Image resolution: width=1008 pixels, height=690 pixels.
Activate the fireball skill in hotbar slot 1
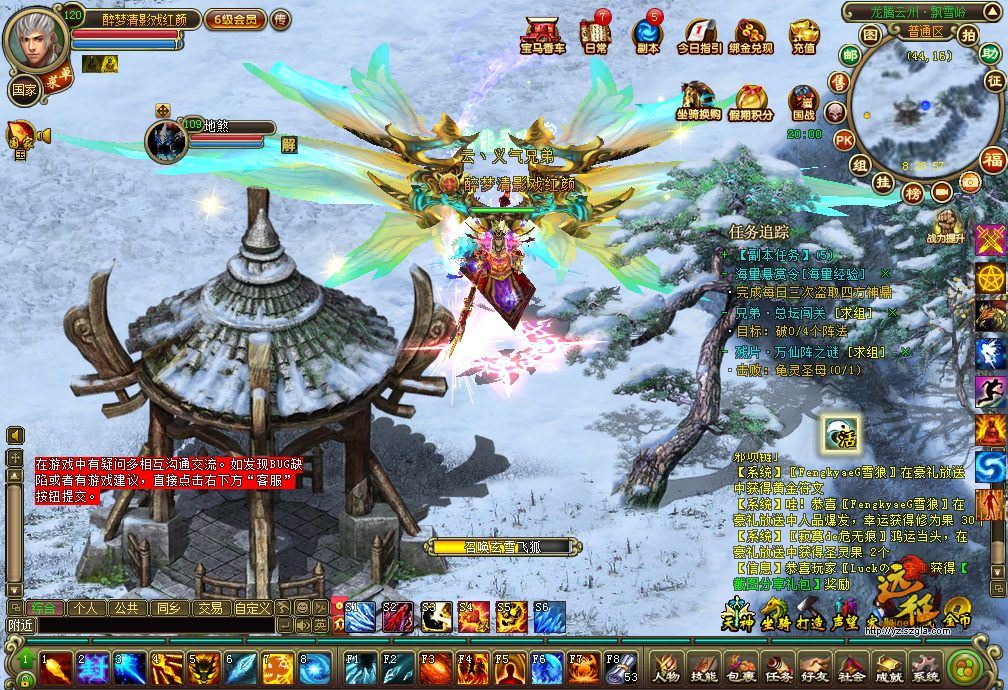click(55, 667)
